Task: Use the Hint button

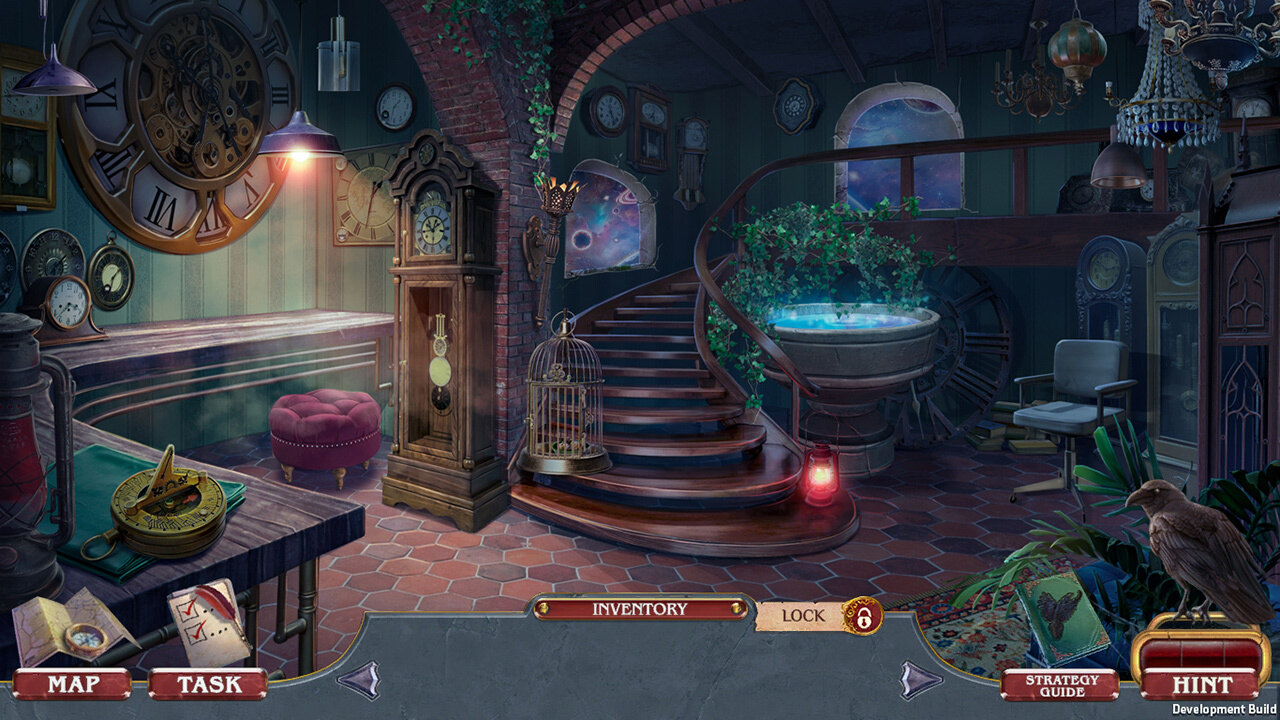Action: (1201, 684)
